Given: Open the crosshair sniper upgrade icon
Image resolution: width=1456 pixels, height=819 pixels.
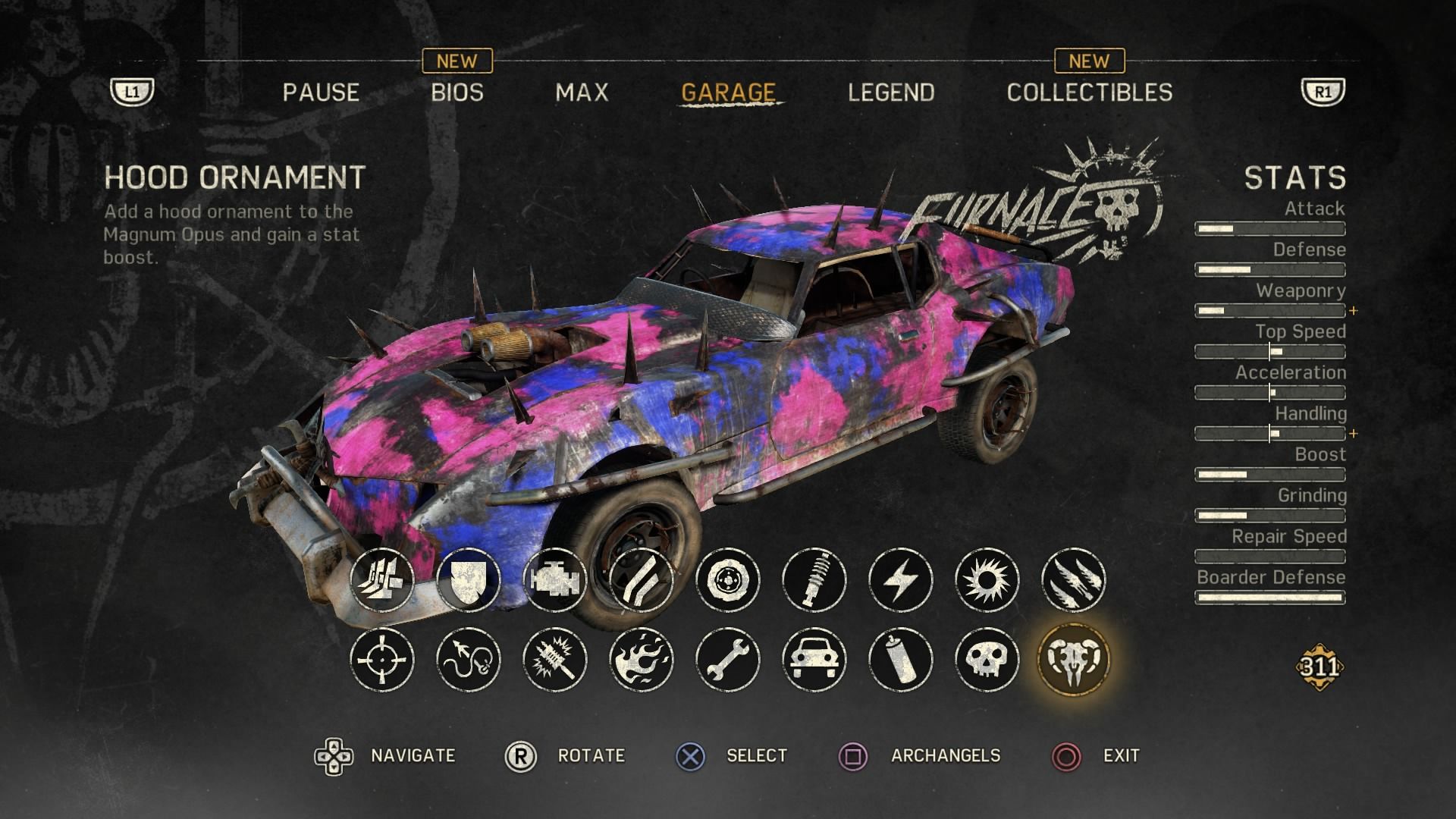Looking at the screenshot, I should [382, 660].
